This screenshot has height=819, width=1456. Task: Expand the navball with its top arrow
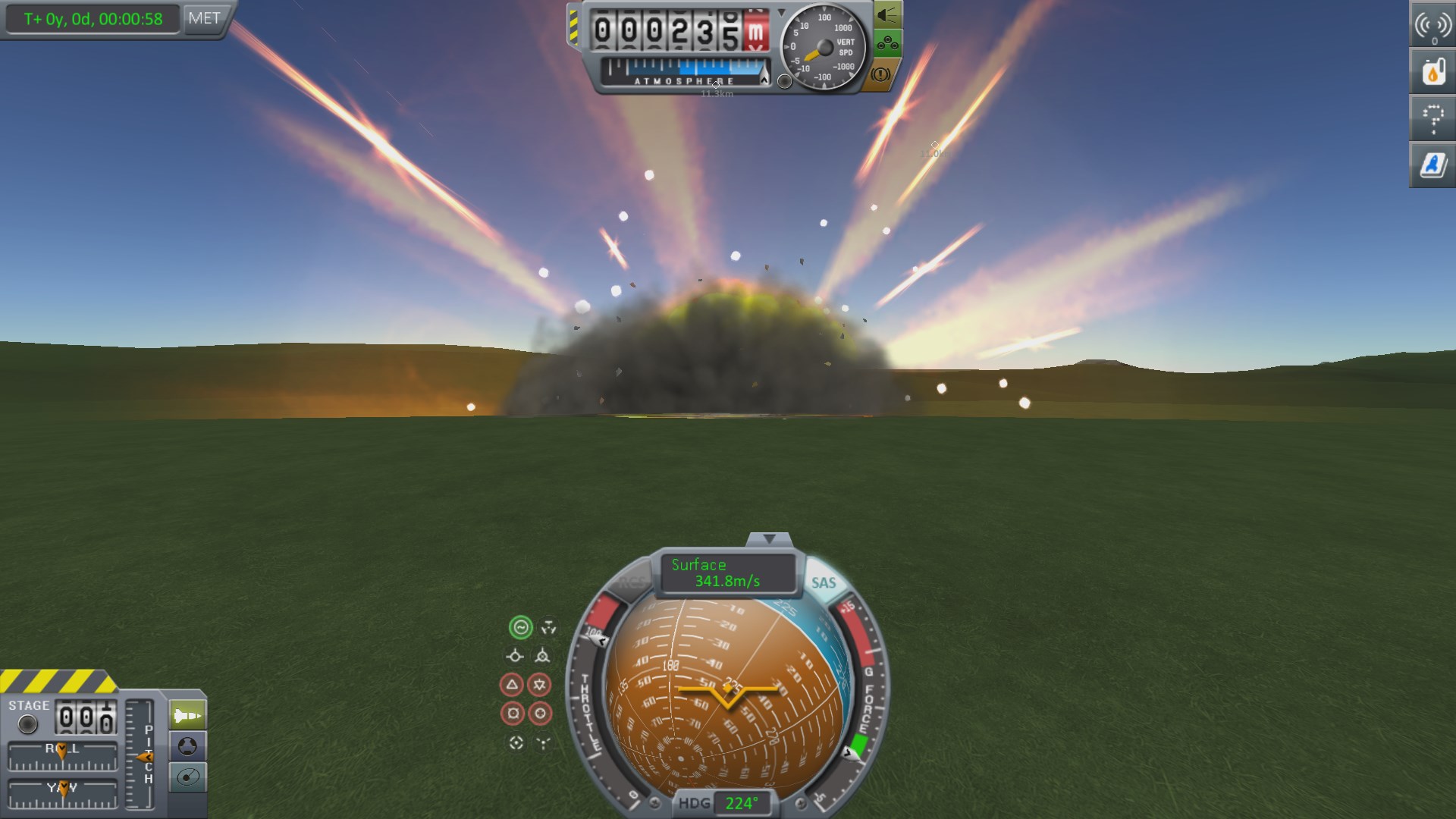(770, 538)
